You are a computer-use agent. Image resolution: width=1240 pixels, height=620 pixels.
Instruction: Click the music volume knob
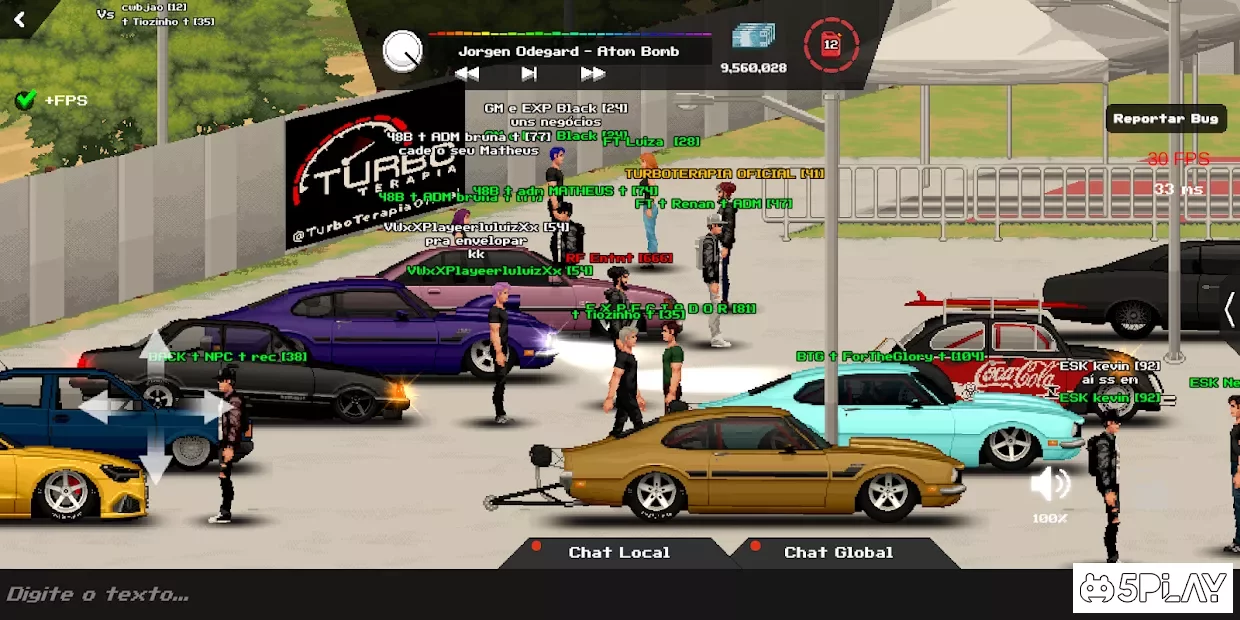pyautogui.click(x=403, y=51)
